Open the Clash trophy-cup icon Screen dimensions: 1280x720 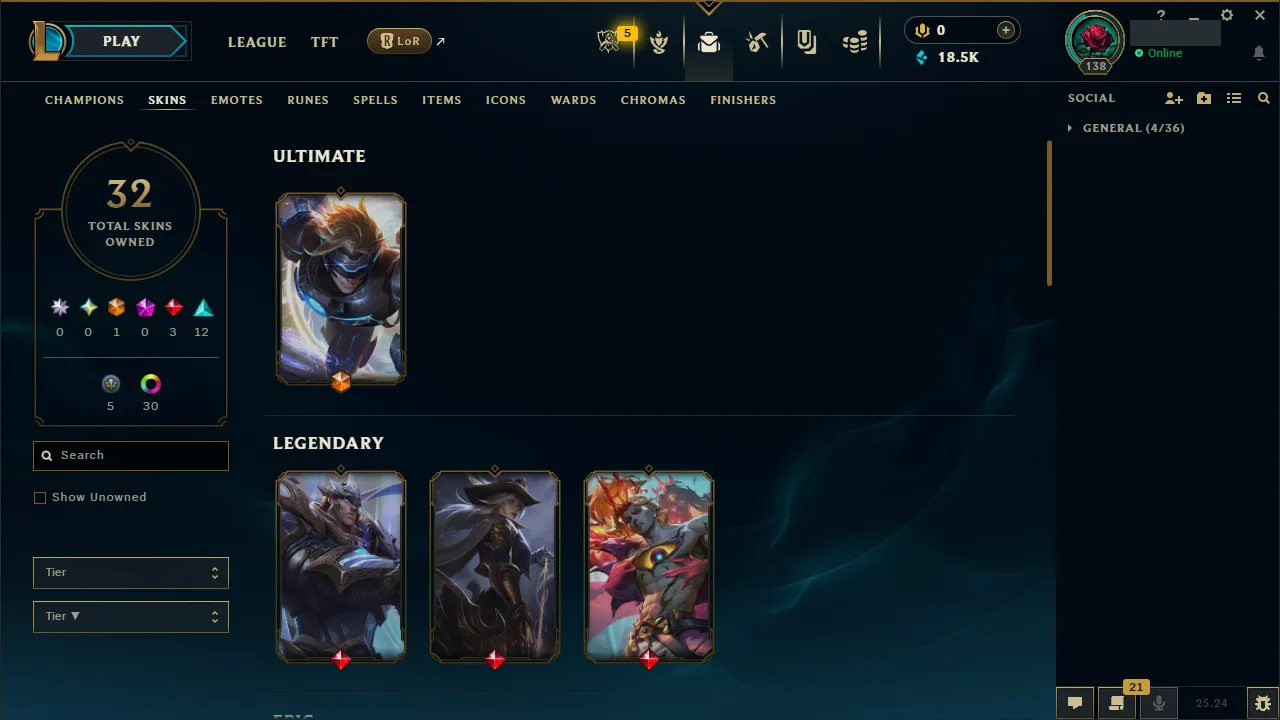coord(660,42)
